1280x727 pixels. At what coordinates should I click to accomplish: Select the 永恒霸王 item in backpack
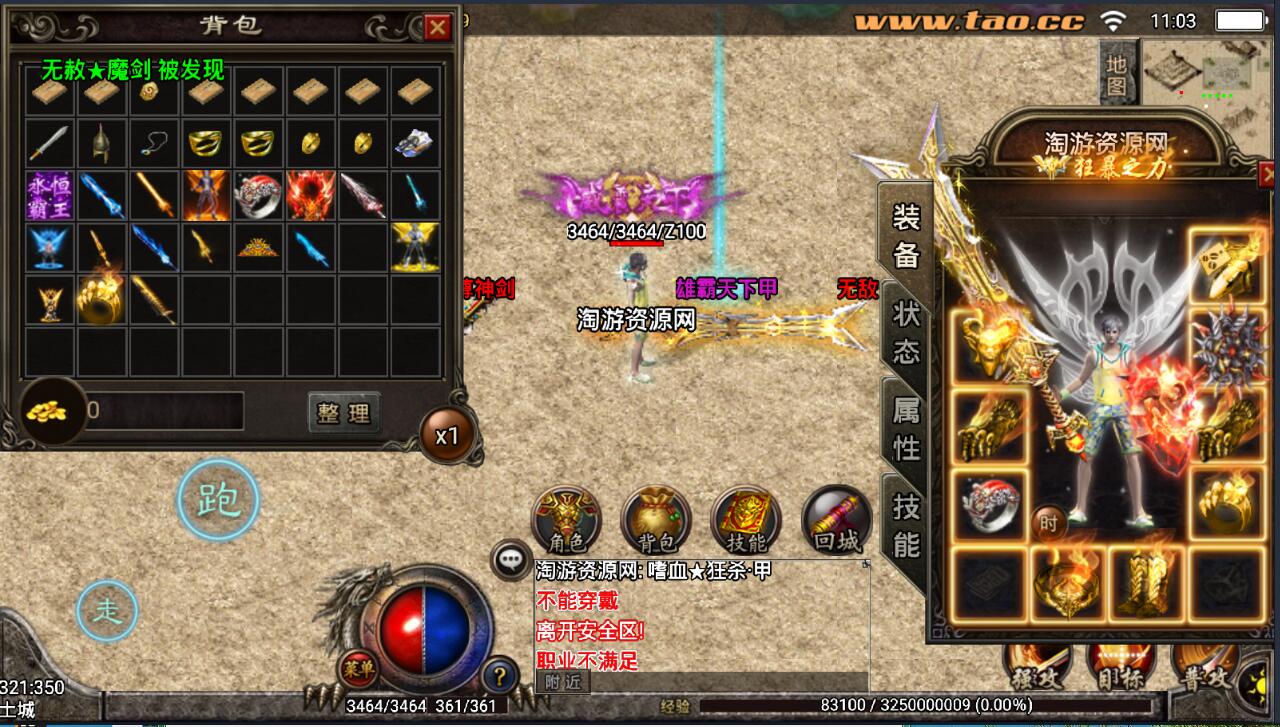point(49,196)
